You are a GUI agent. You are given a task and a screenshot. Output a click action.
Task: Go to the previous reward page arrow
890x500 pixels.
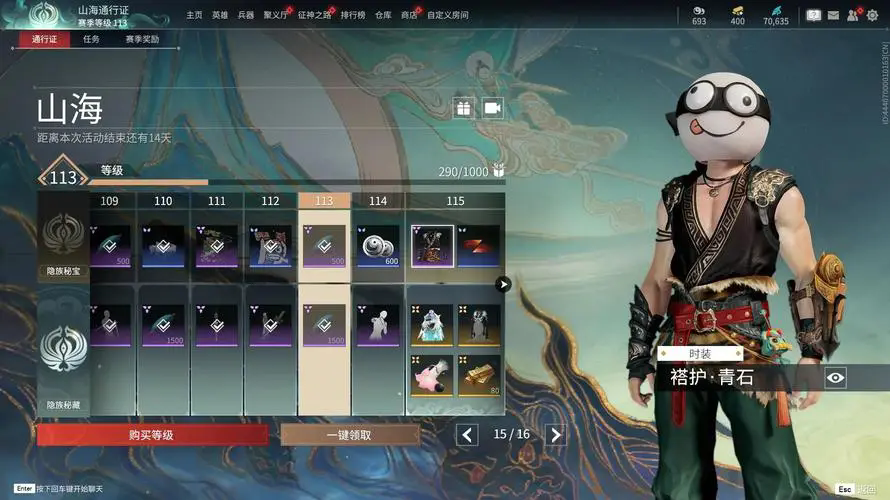click(x=467, y=434)
